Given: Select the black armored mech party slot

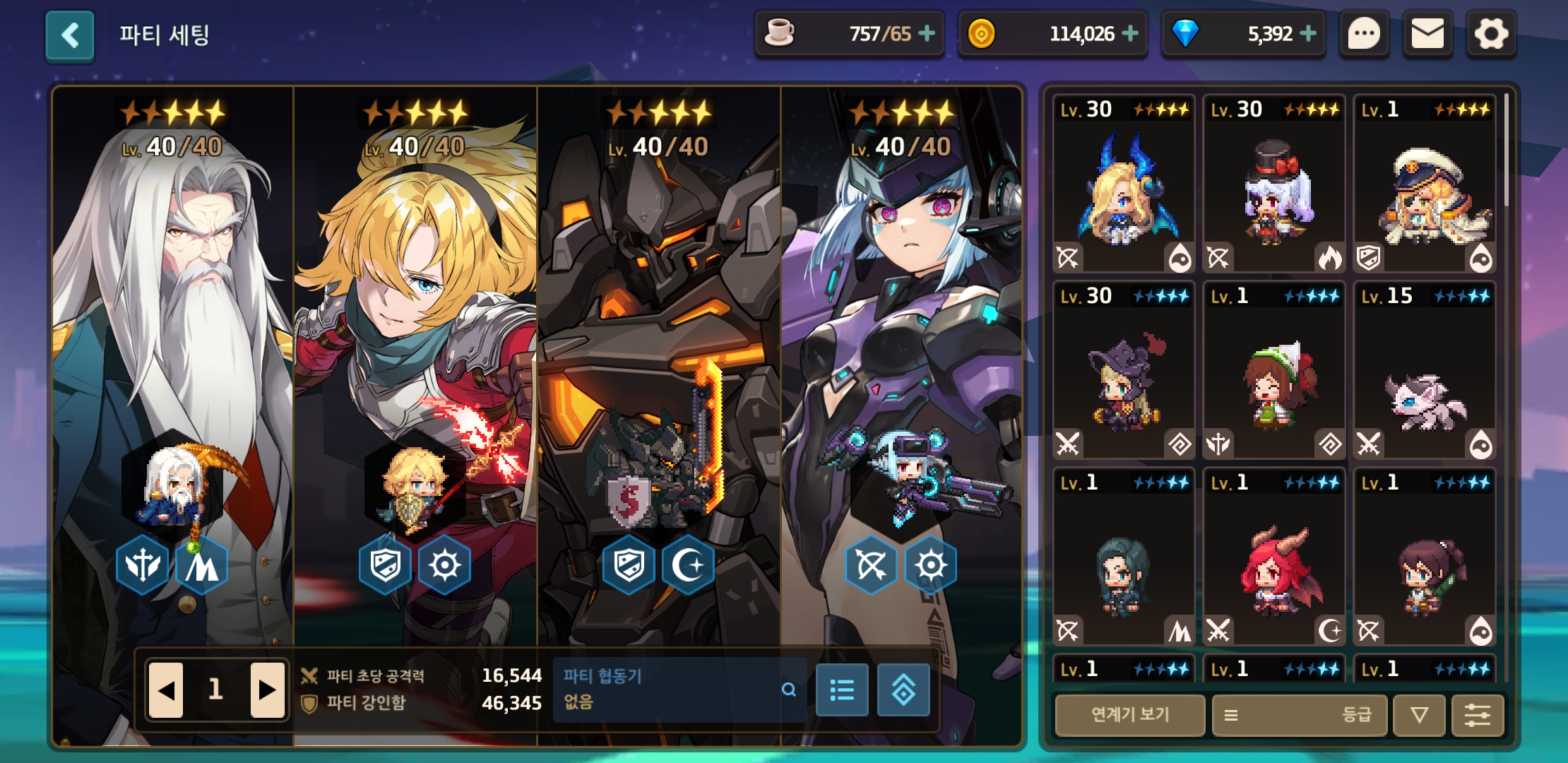Looking at the screenshot, I should pos(658,353).
